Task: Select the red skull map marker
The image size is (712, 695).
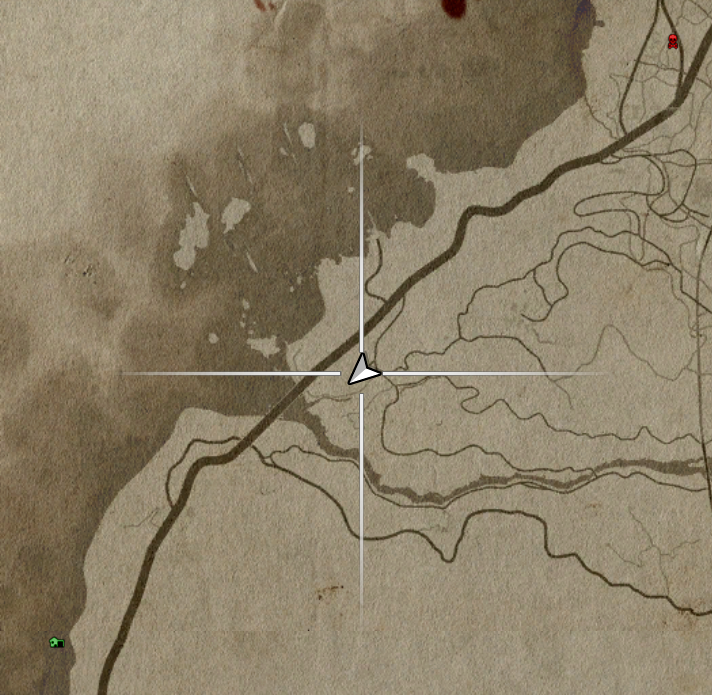Action: point(673,42)
